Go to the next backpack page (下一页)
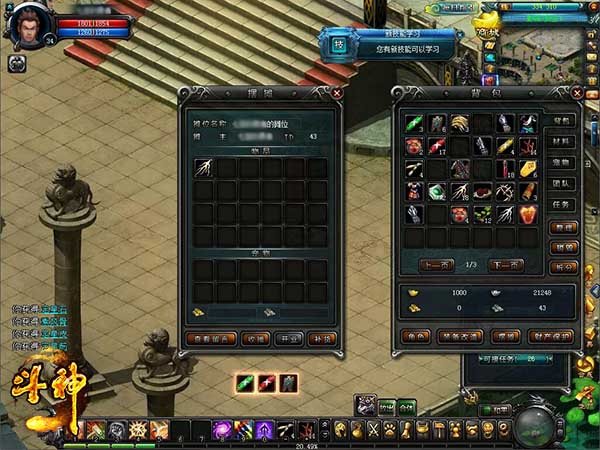600x450 pixels. click(505, 265)
